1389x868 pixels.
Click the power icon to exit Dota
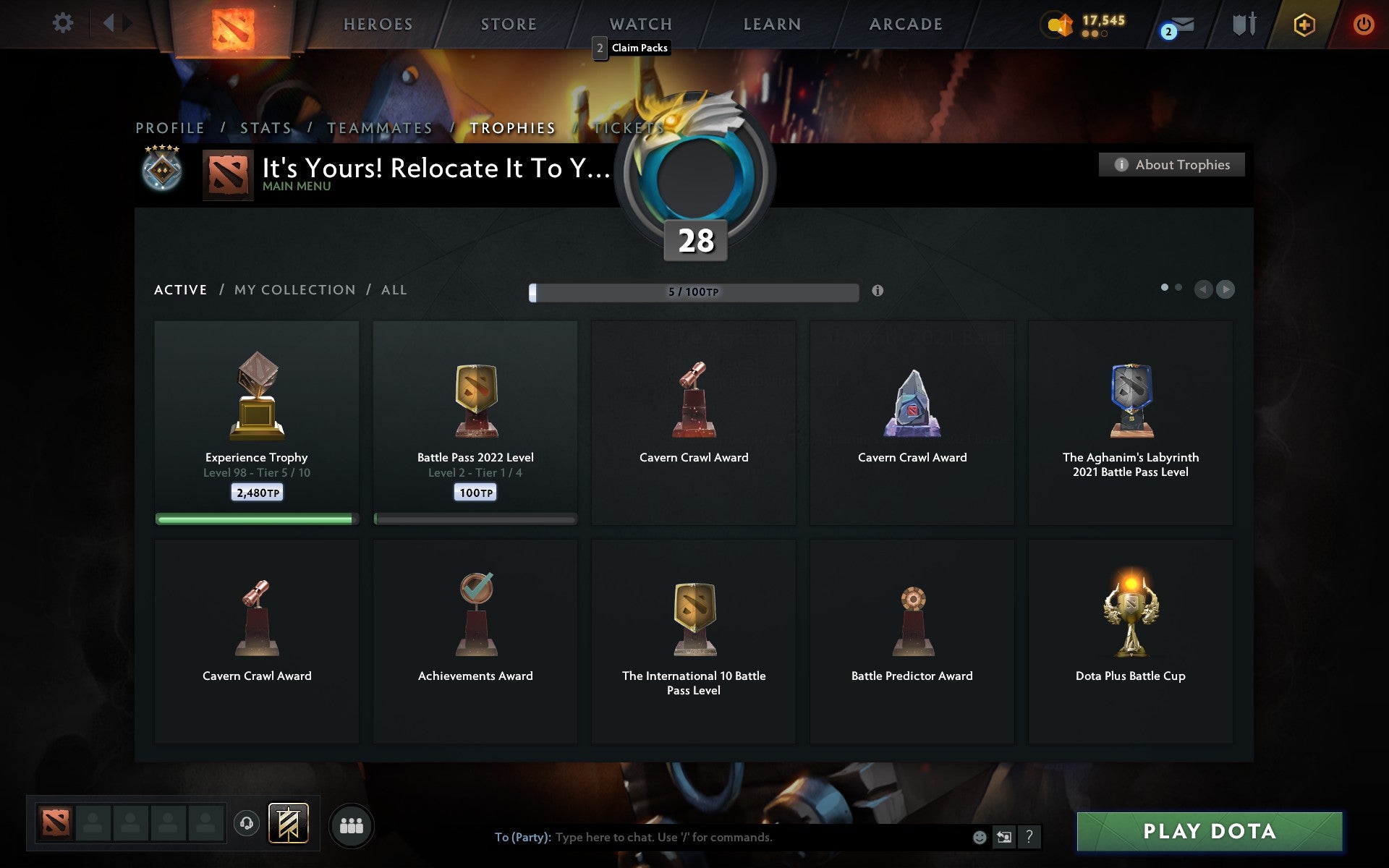tap(1362, 22)
